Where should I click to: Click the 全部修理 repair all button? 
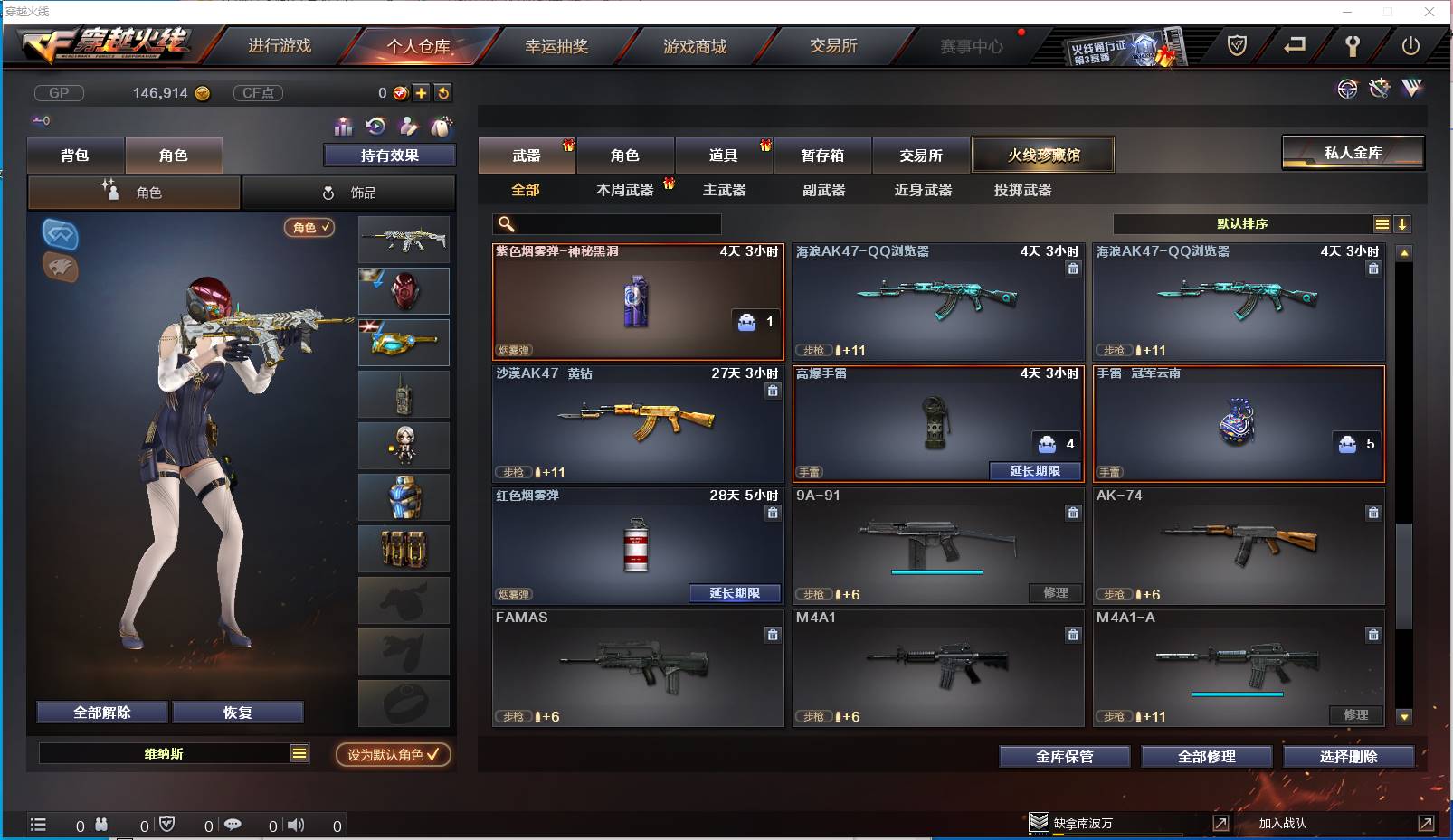point(1206,757)
